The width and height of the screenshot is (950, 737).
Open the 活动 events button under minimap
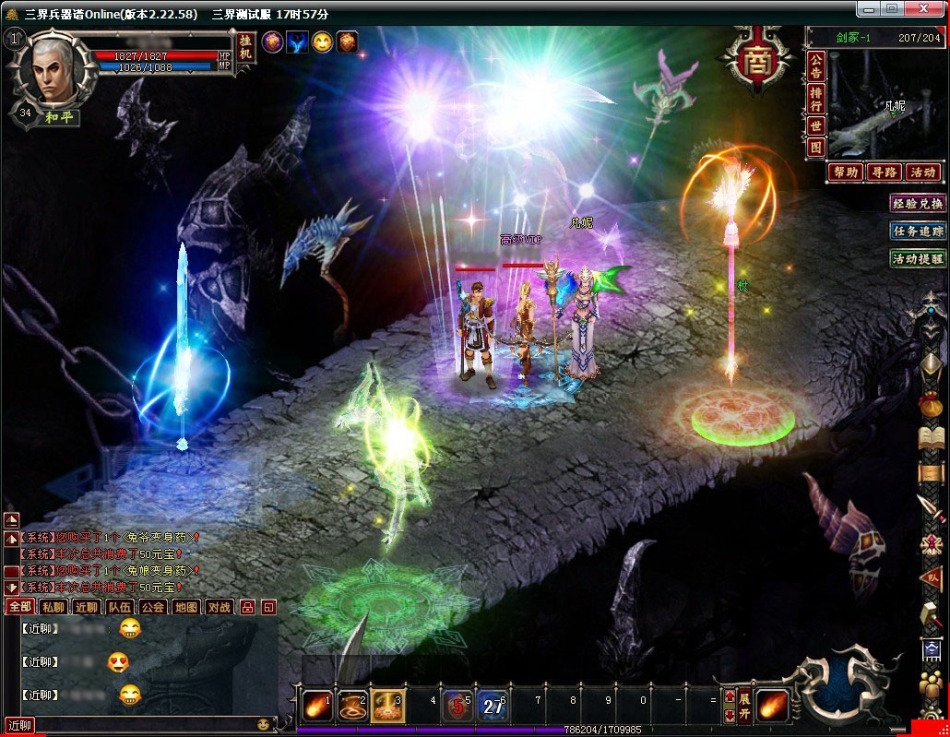point(922,172)
